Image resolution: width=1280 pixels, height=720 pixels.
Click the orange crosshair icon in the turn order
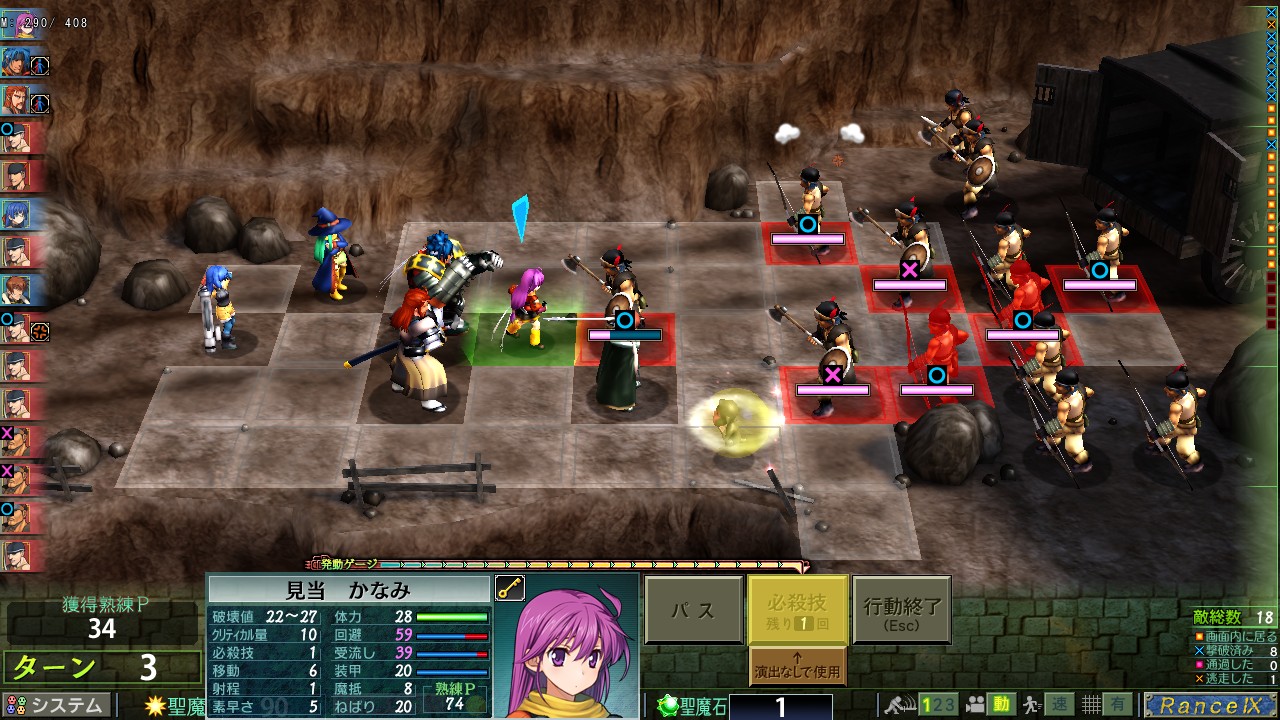[x=40, y=331]
